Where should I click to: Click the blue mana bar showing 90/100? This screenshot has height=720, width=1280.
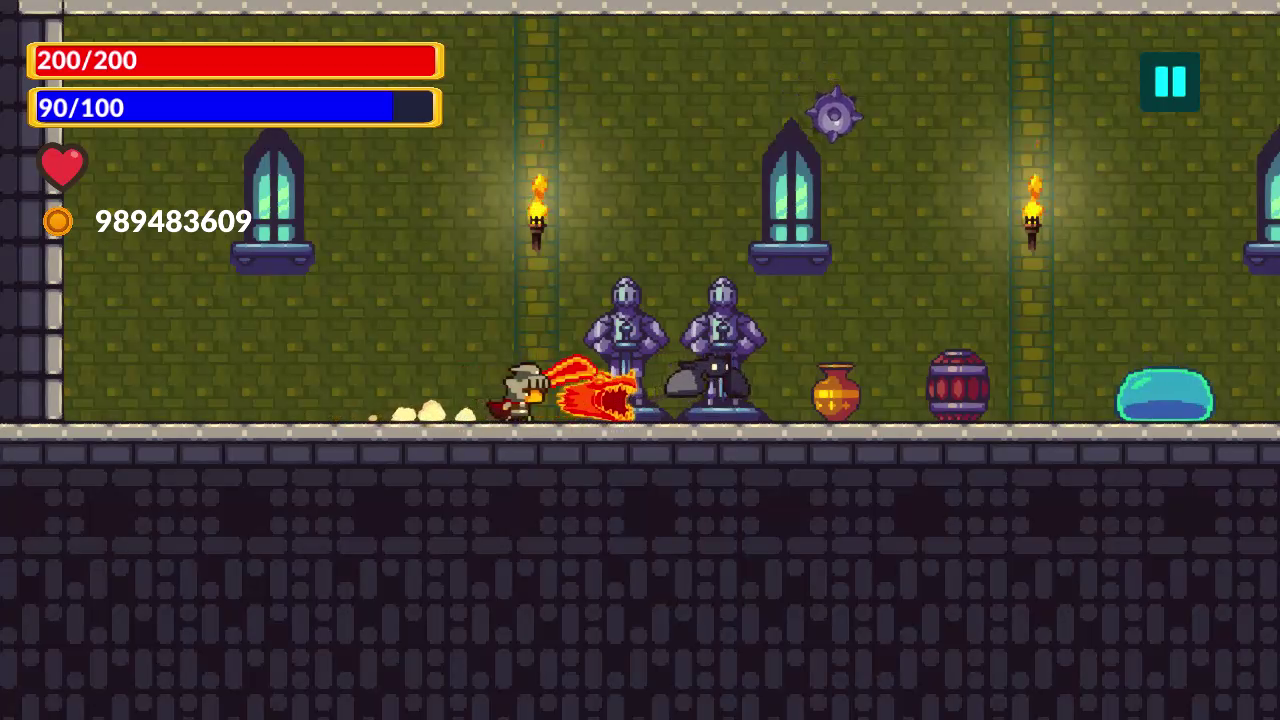[233, 107]
